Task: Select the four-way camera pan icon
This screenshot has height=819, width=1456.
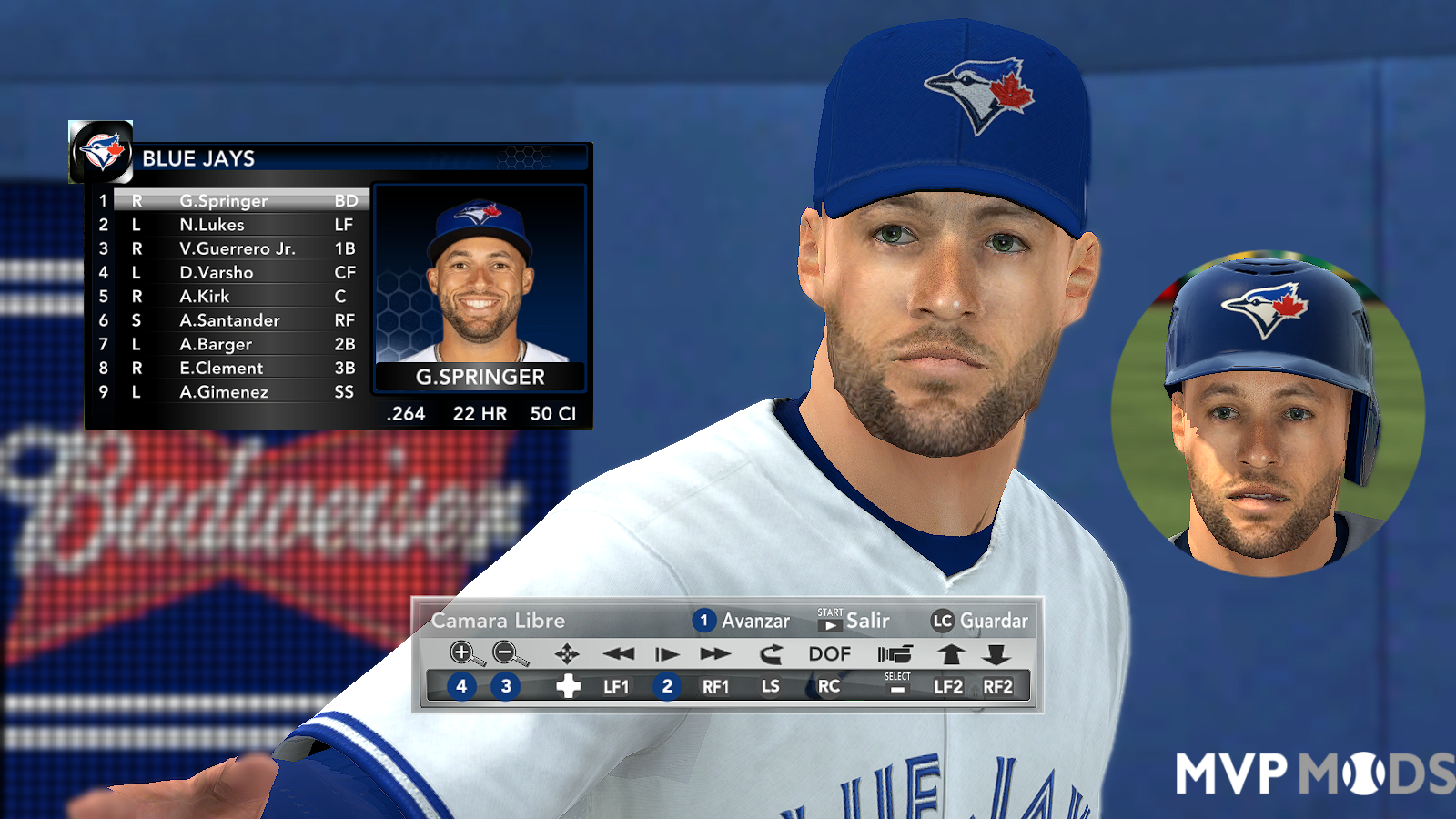Action: click(x=567, y=652)
